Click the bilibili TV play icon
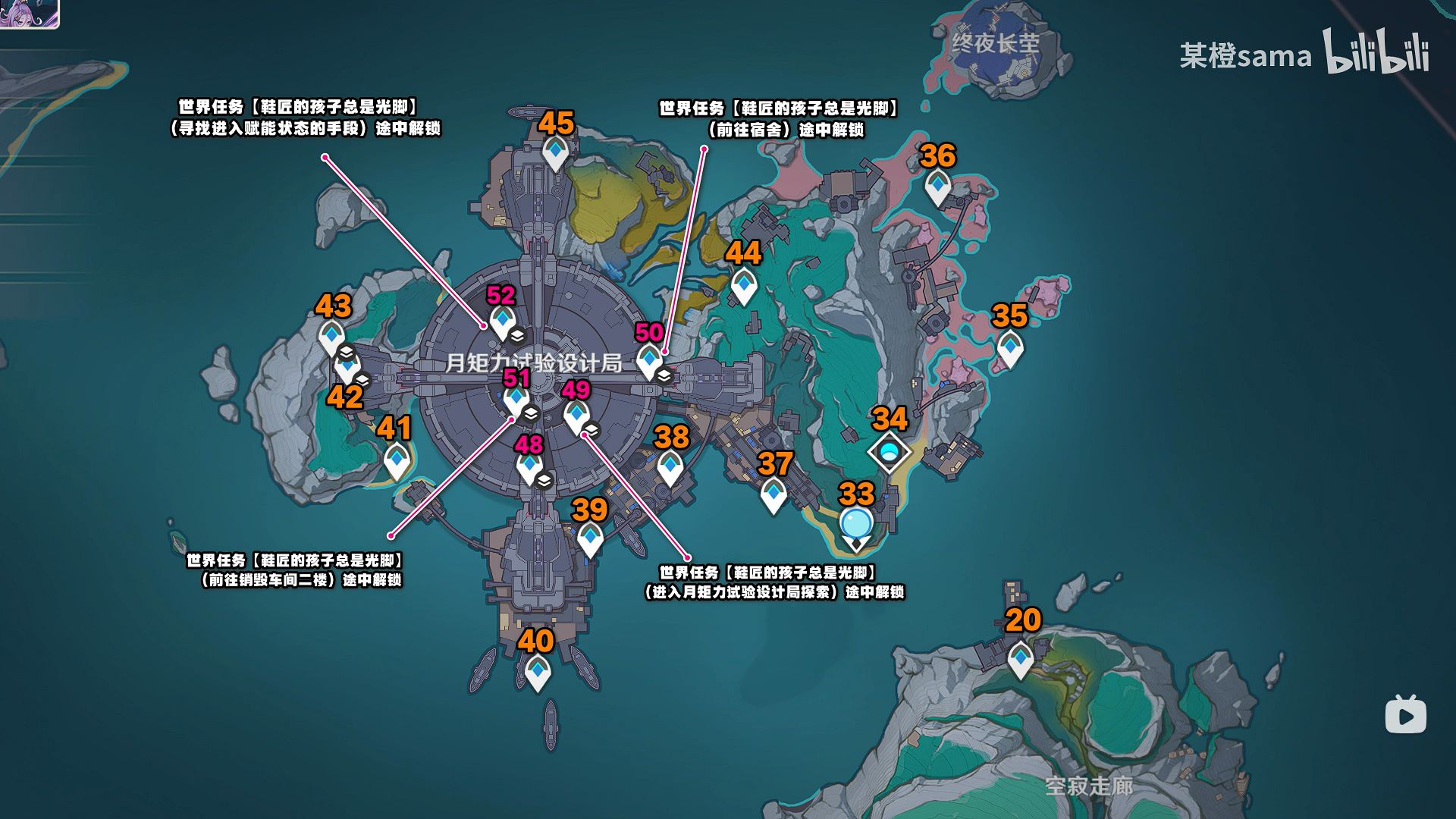 click(x=1405, y=714)
